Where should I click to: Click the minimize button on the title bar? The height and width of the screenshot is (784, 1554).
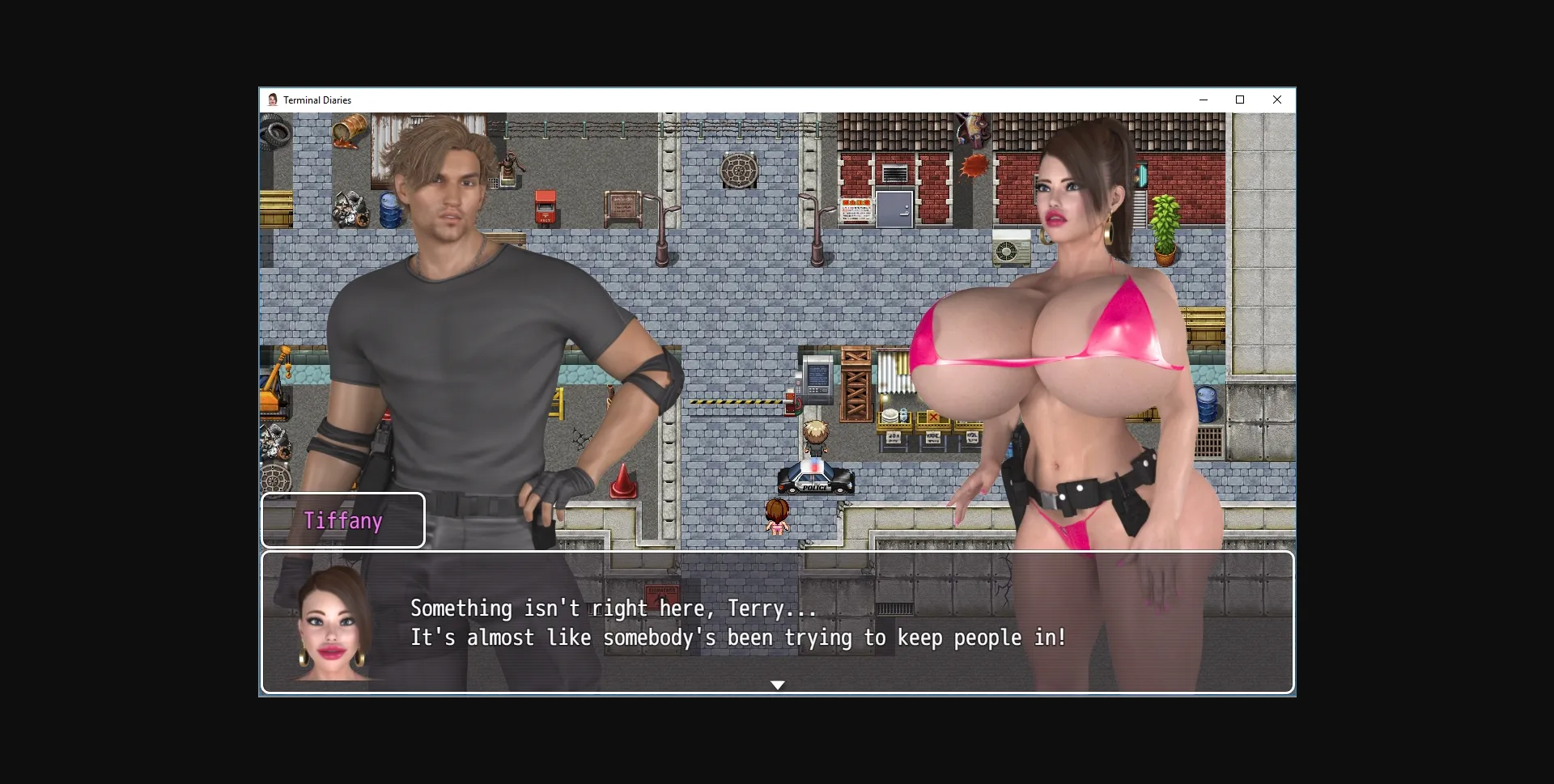[x=1204, y=100]
